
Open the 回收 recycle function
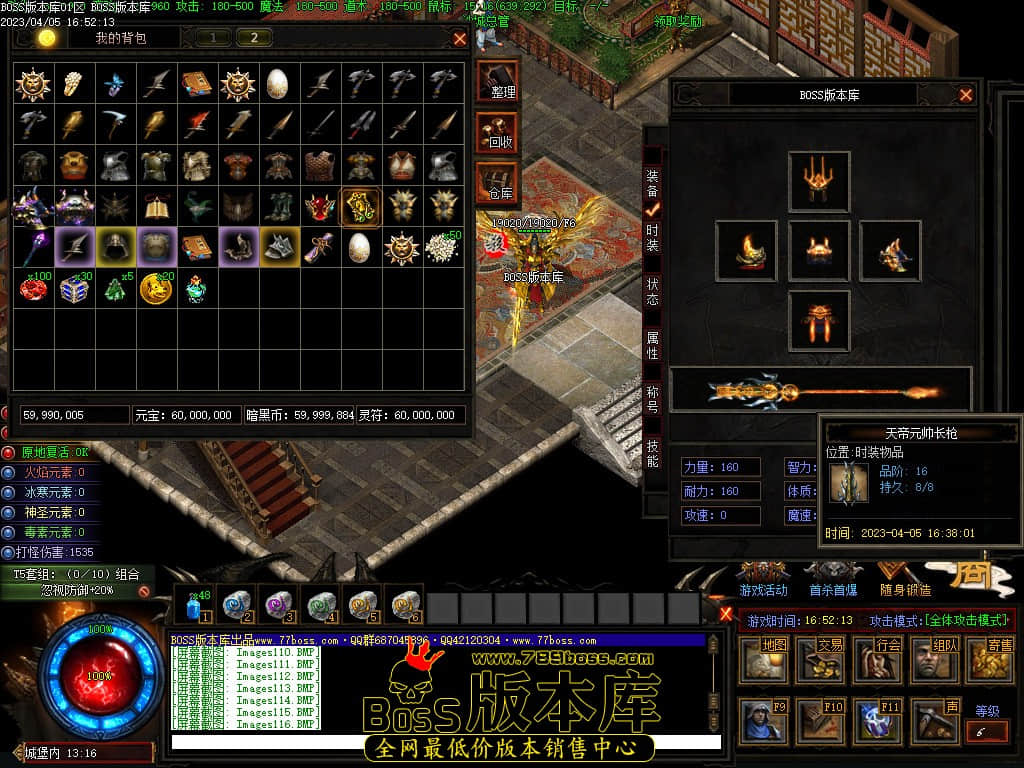point(498,131)
